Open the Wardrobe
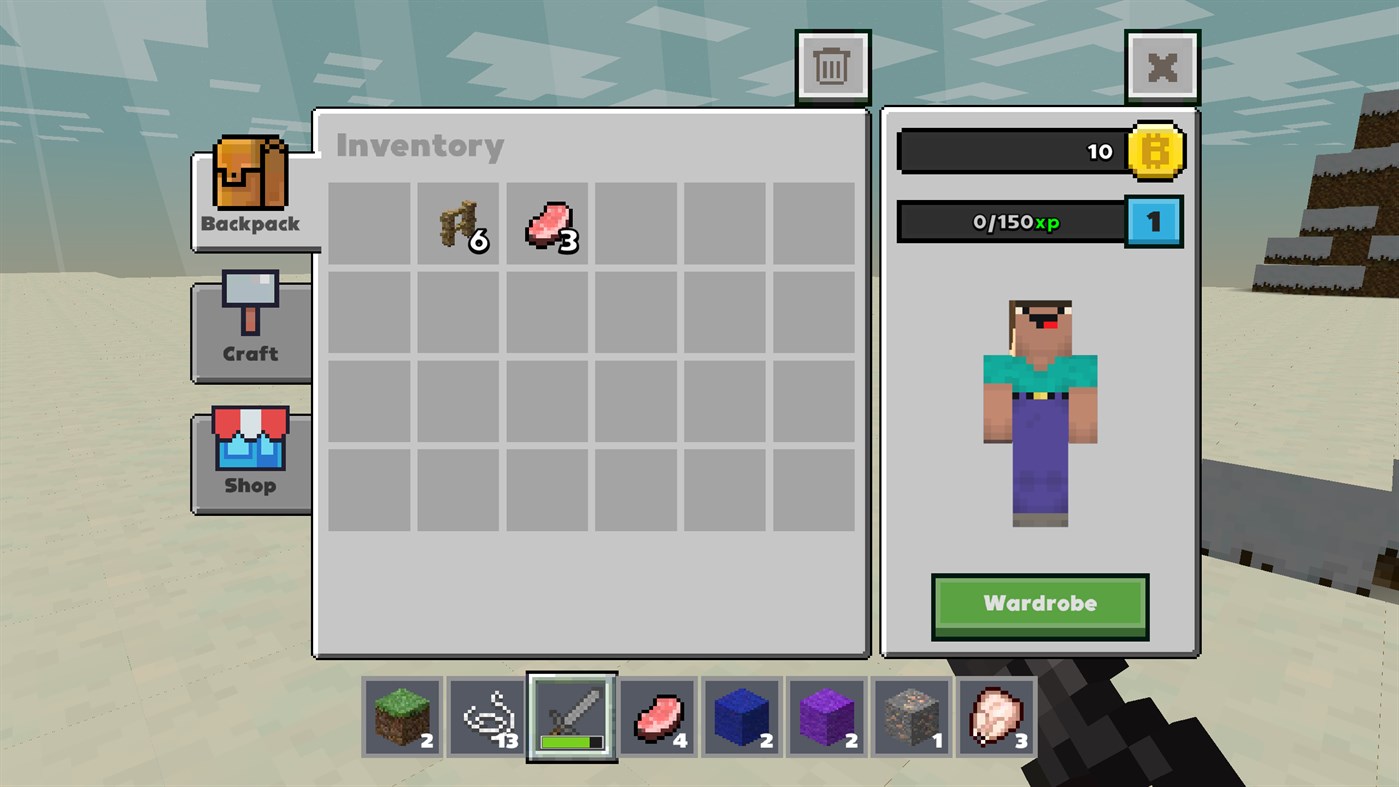Image resolution: width=1399 pixels, height=787 pixels. pyautogui.click(x=1039, y=603)
